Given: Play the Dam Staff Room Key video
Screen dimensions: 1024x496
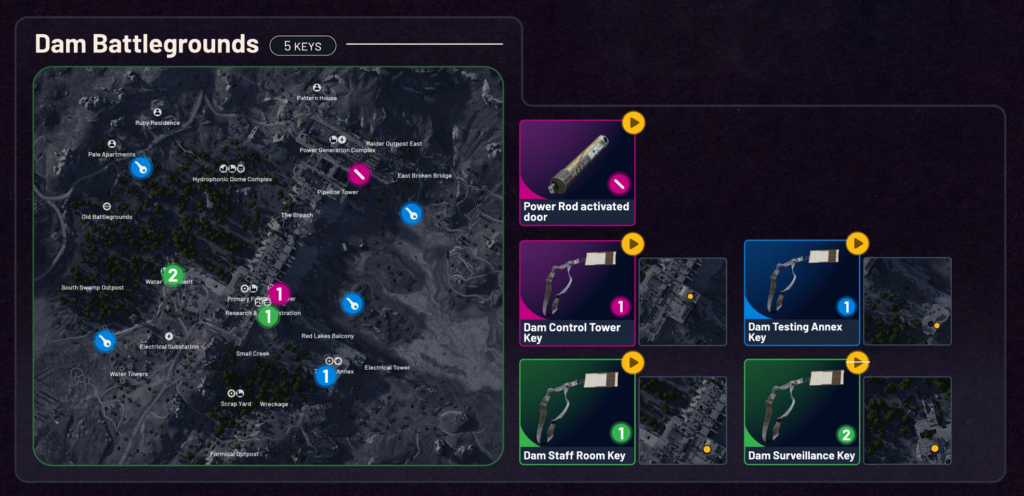Looking at the screenshot, I should point(633,362).
